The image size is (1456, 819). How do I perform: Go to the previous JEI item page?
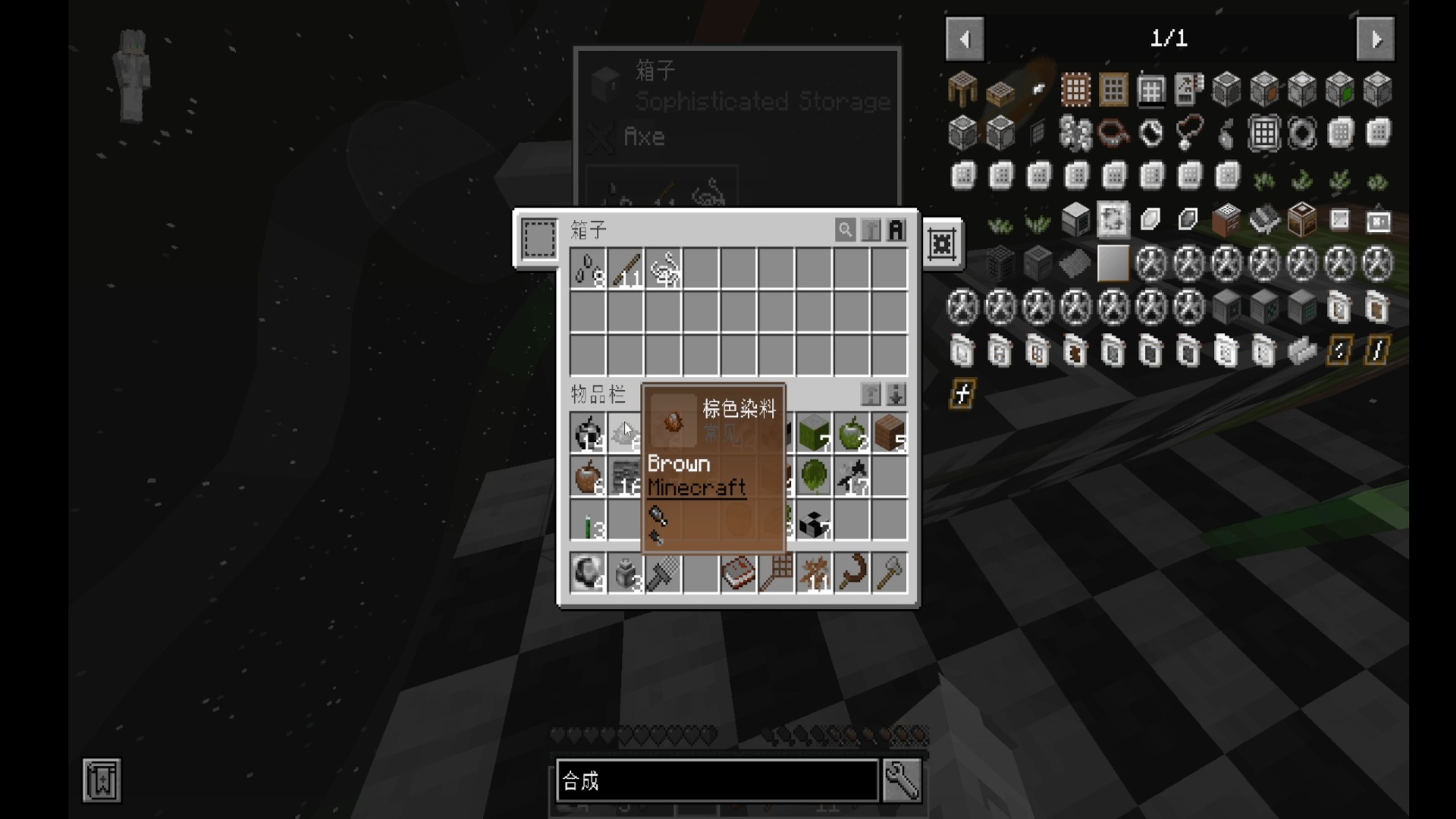[965, 39]
